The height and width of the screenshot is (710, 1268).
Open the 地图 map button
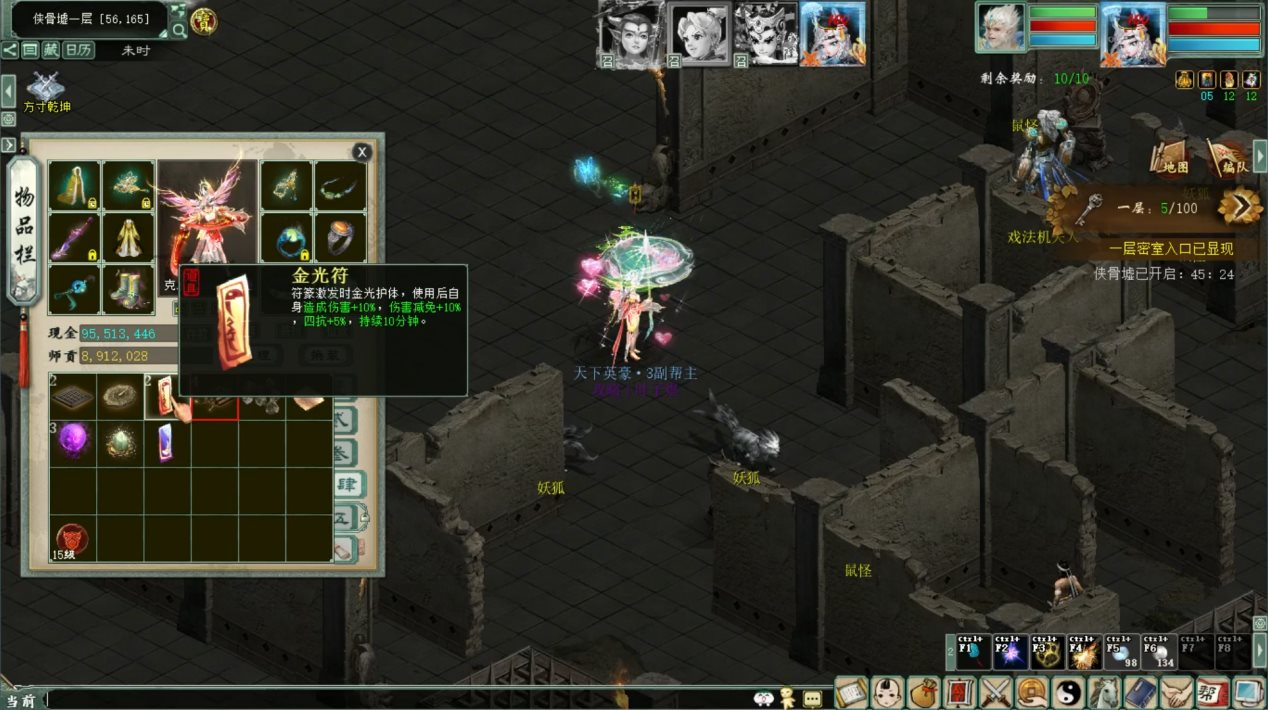pos(1170,155)
